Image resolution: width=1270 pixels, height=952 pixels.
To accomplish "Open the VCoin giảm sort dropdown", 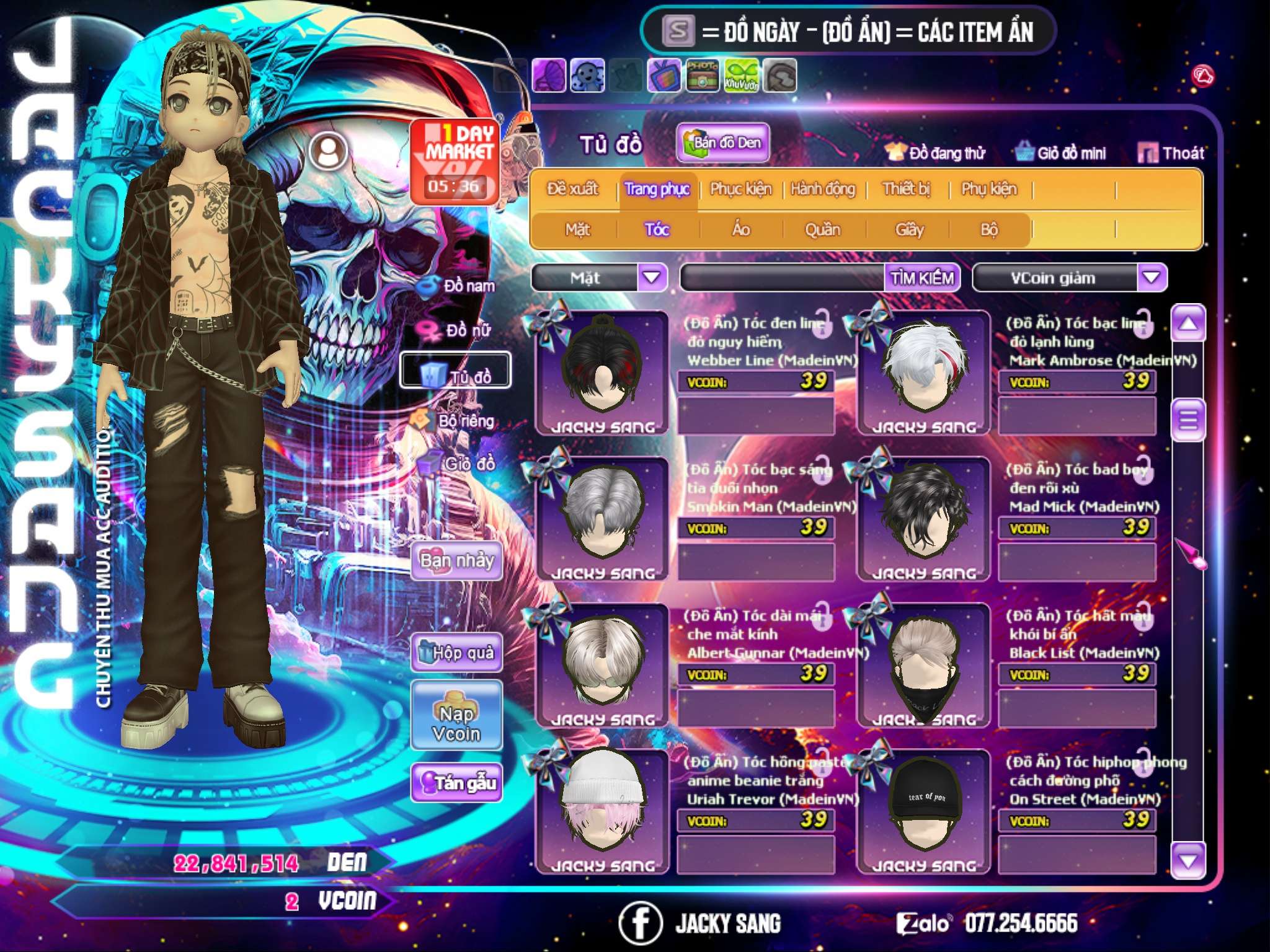I will coord(1152,277).
